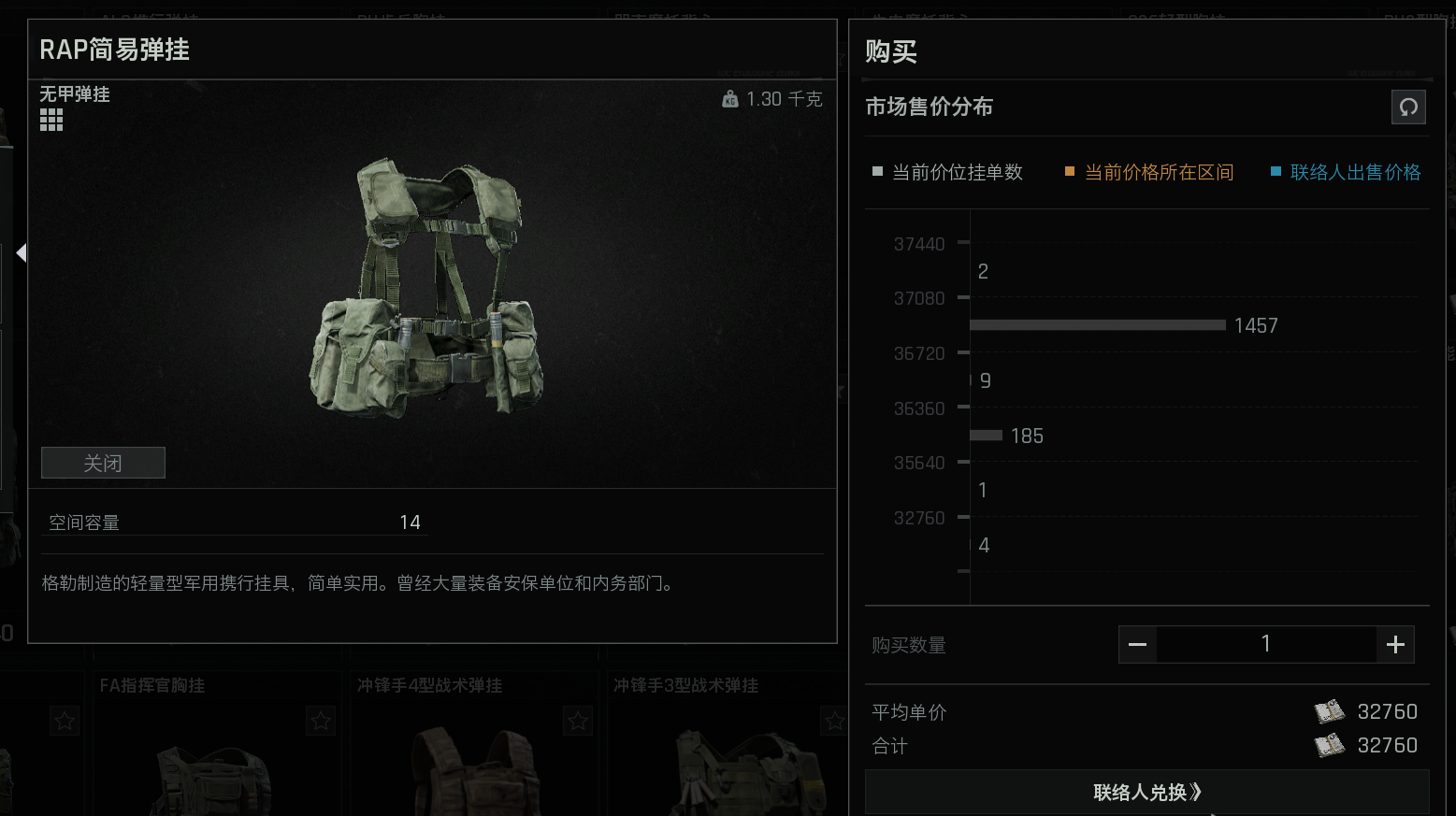
Task: Click the 1457 listing bar in the chart
Action: (1097, 324)
